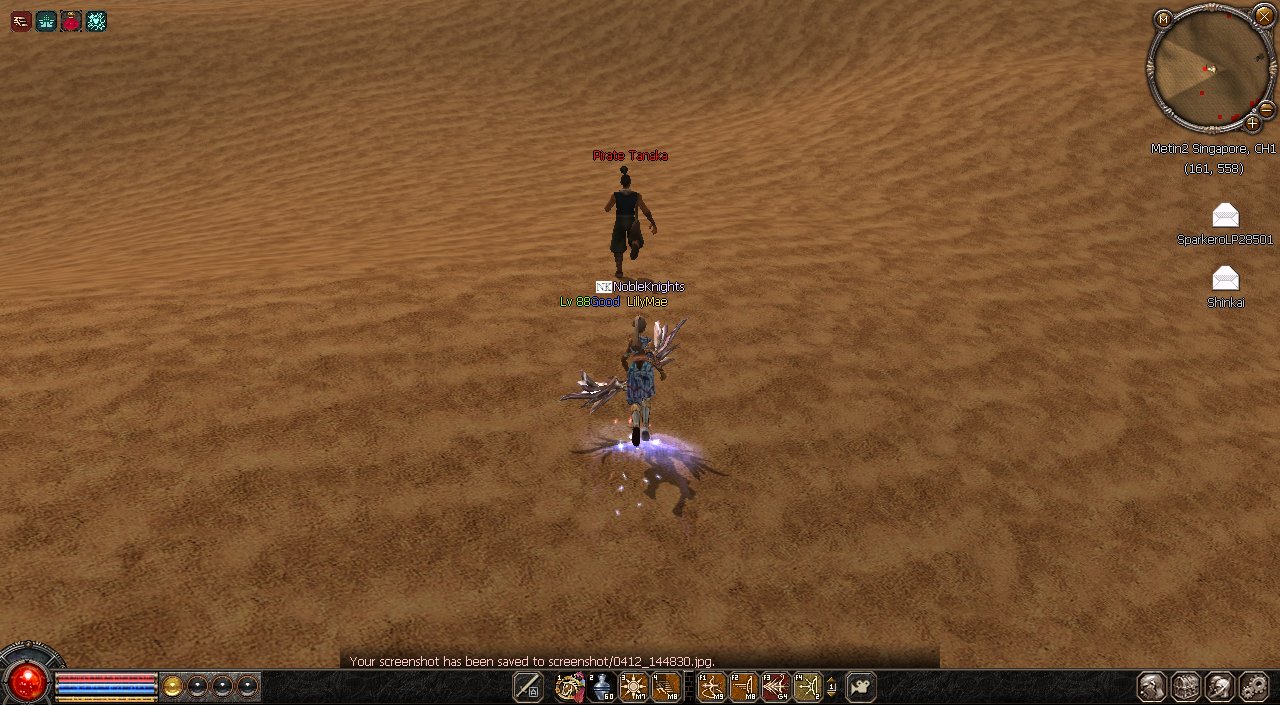Trigger the F2 arrow shot skill
The width and height of the screenshot is (1280, 705).
tap(744, 686)
